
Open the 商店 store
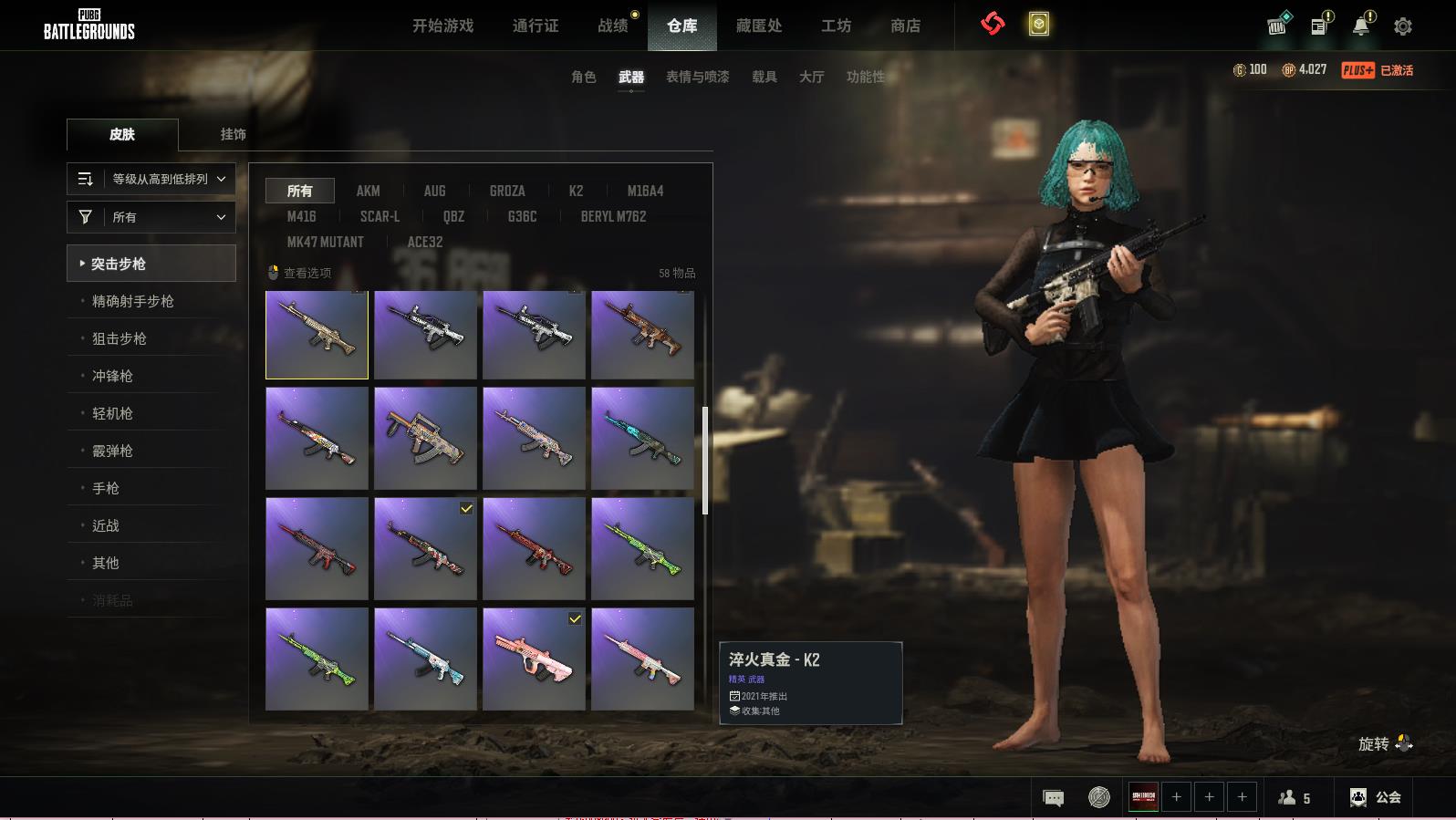(x=905, y=26)
